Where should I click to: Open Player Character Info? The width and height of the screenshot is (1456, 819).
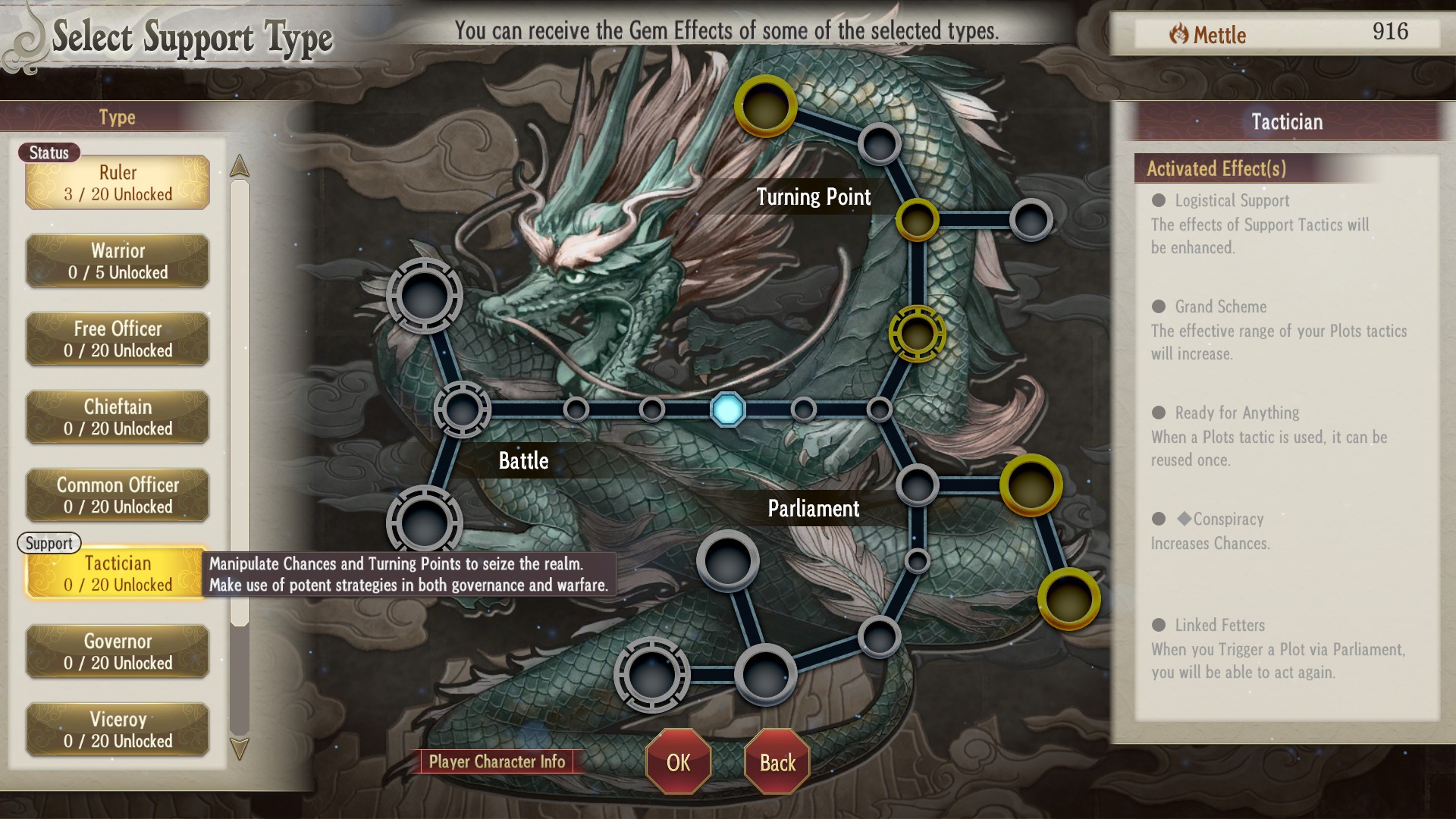coord(497,761)
